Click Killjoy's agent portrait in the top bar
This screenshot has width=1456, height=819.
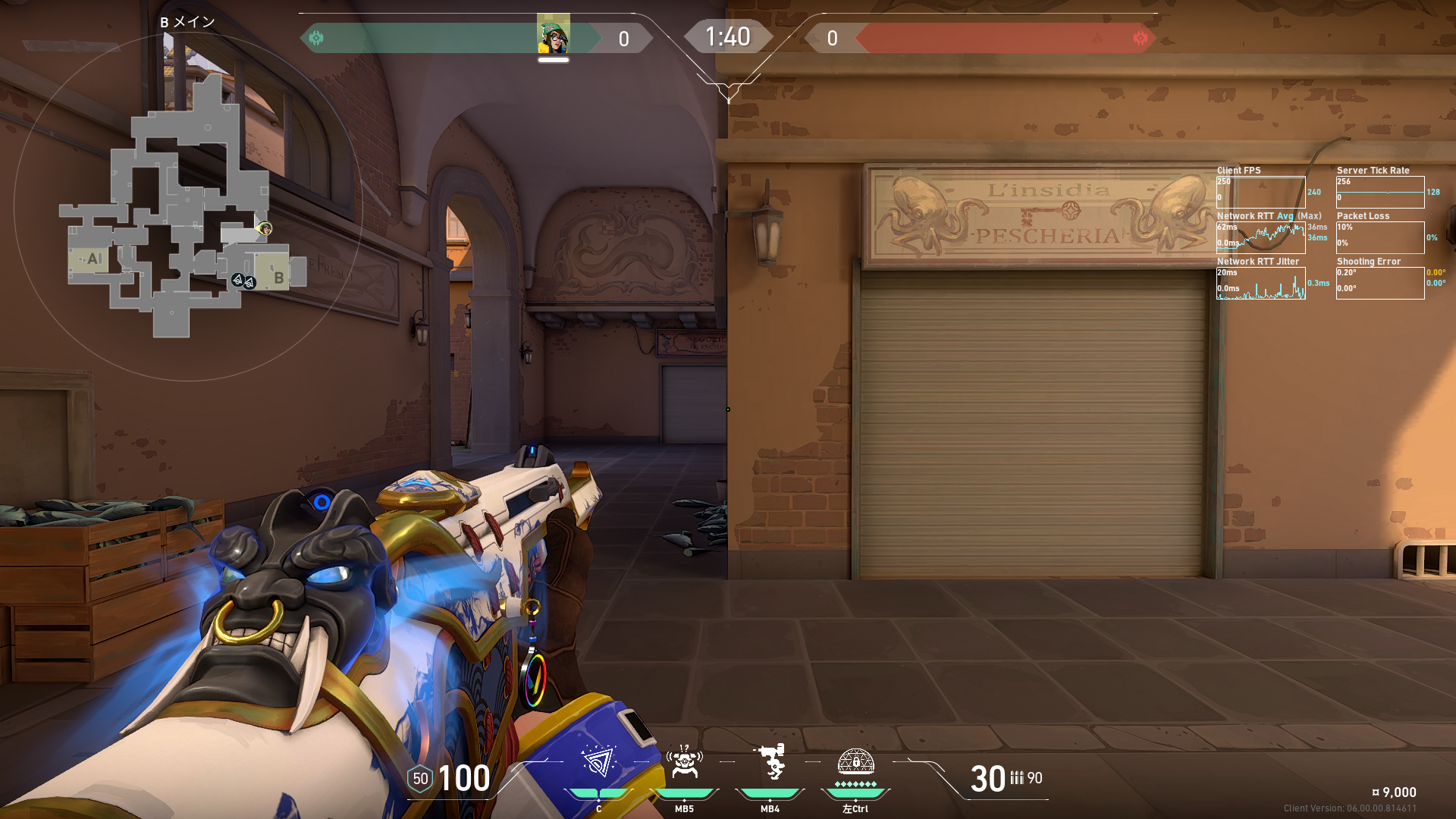point(554,36)
